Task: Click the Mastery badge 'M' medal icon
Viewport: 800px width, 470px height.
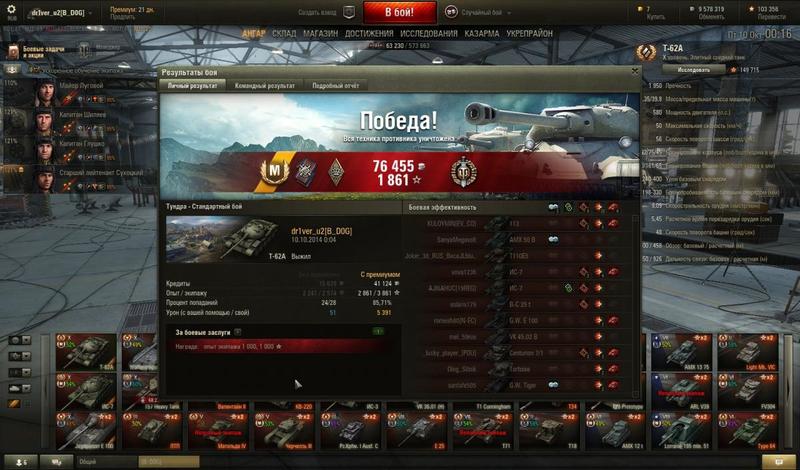Action: 269,168
